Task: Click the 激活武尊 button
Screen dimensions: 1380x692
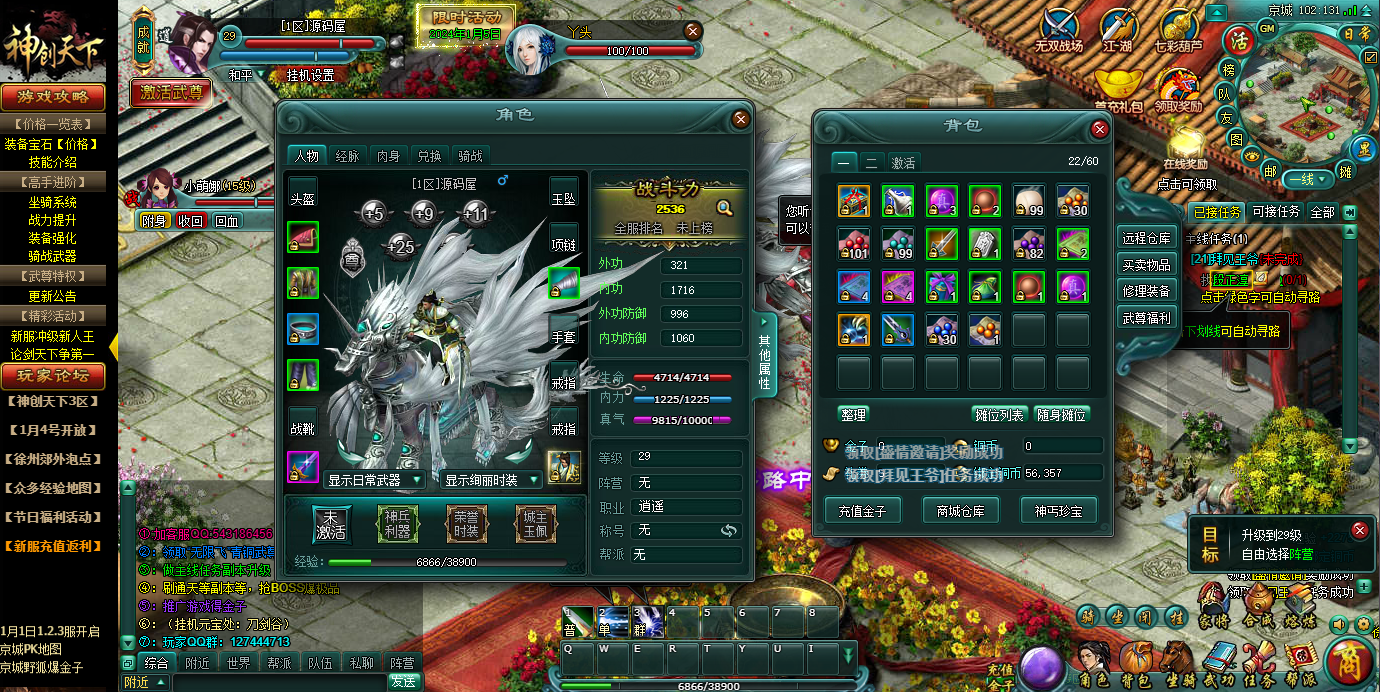Action: tap(170, 93)
